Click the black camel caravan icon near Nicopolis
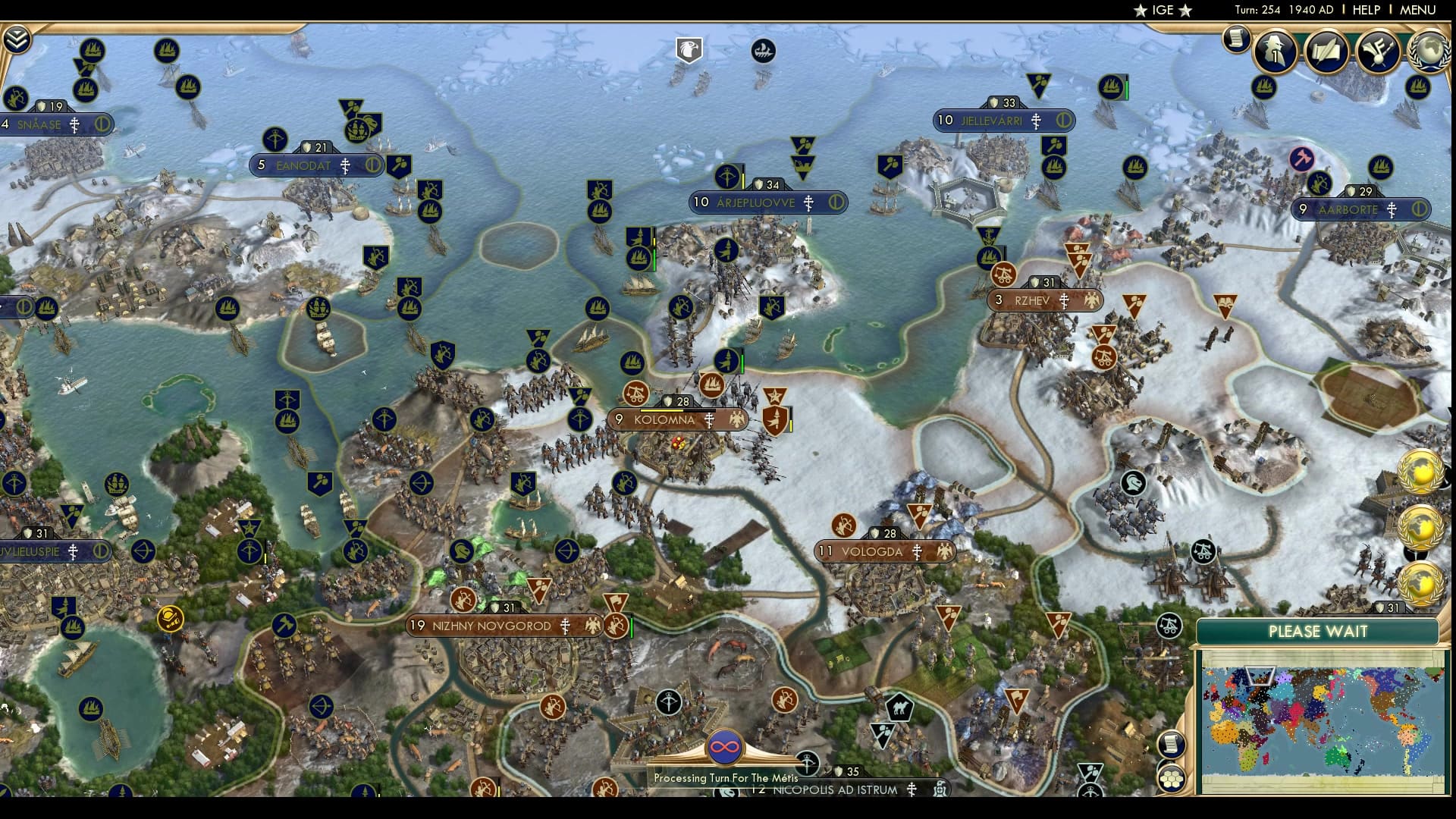This screenshot has width=1456, height=819. click(x=899, y=705)
